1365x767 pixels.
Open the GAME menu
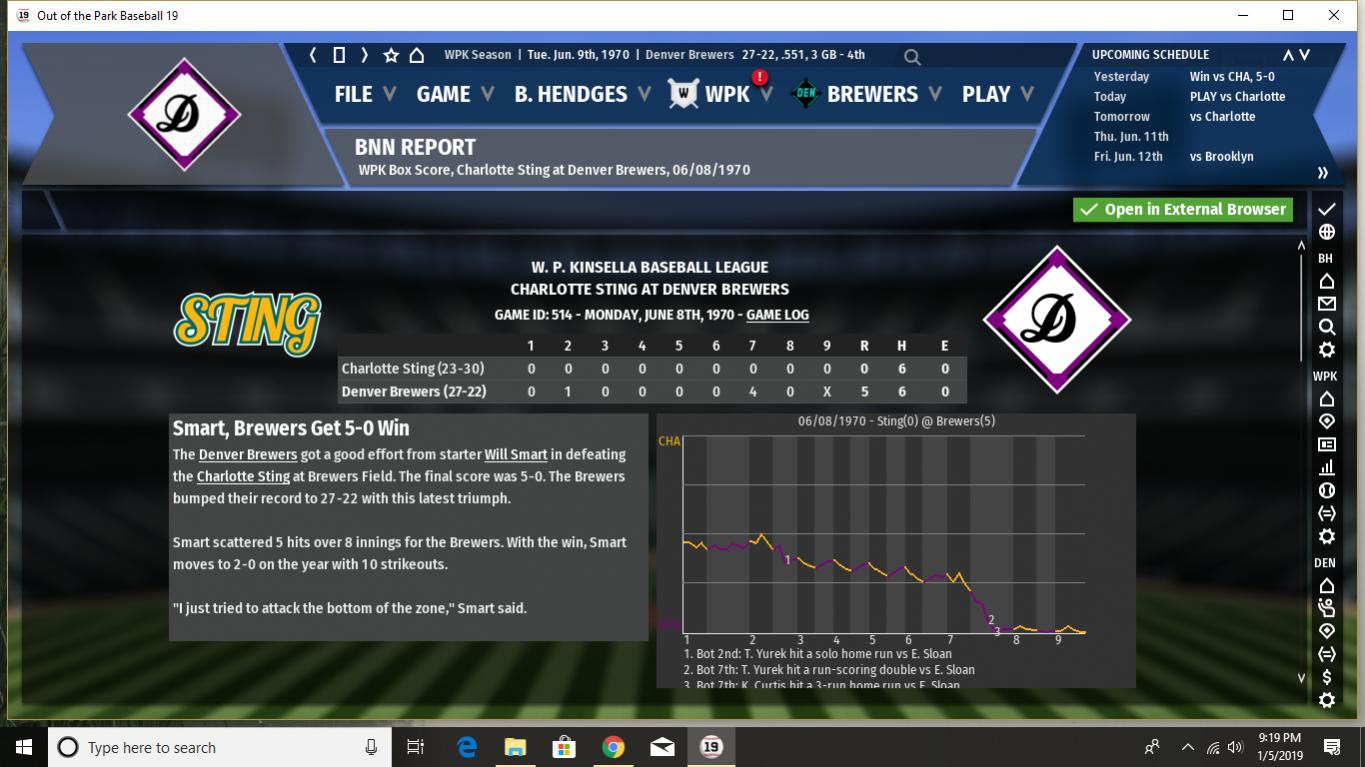coord(443,94)
